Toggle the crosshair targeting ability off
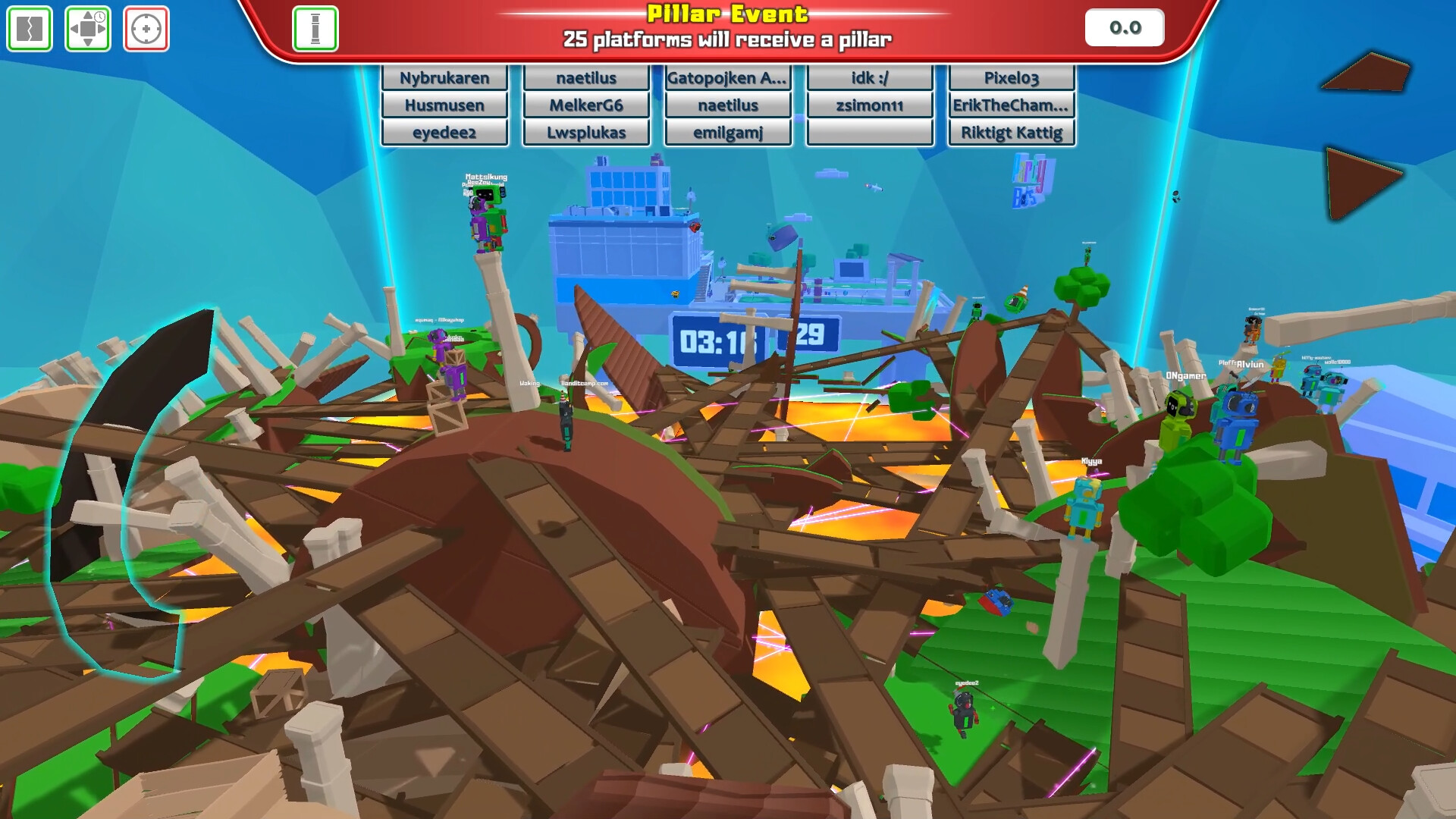The height and width of the screenshot is (819, 1456). click(146, 29)
